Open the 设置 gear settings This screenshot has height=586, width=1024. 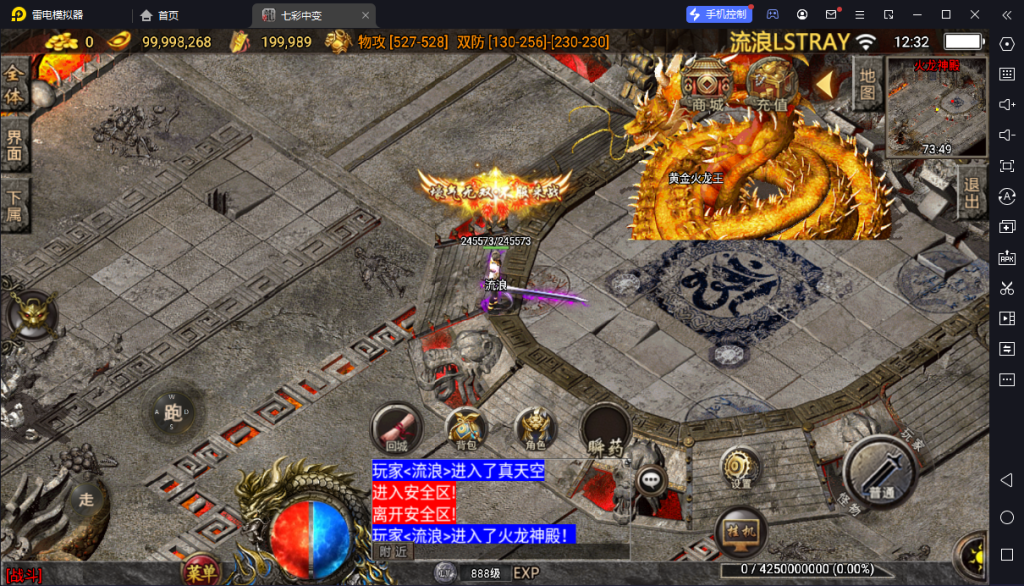(x=740, y=468)
